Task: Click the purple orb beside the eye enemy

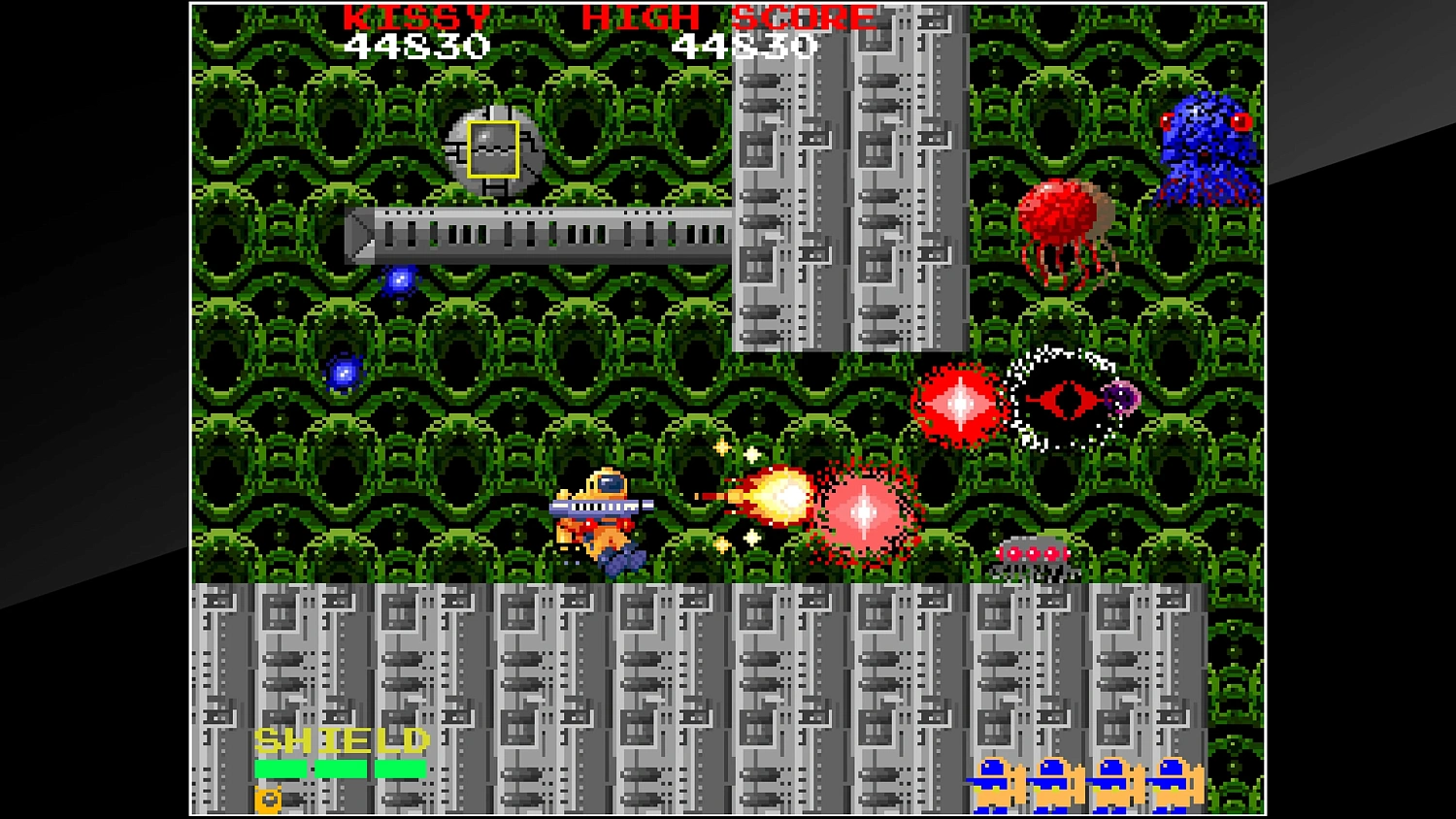Action: tap(1121, 398)
